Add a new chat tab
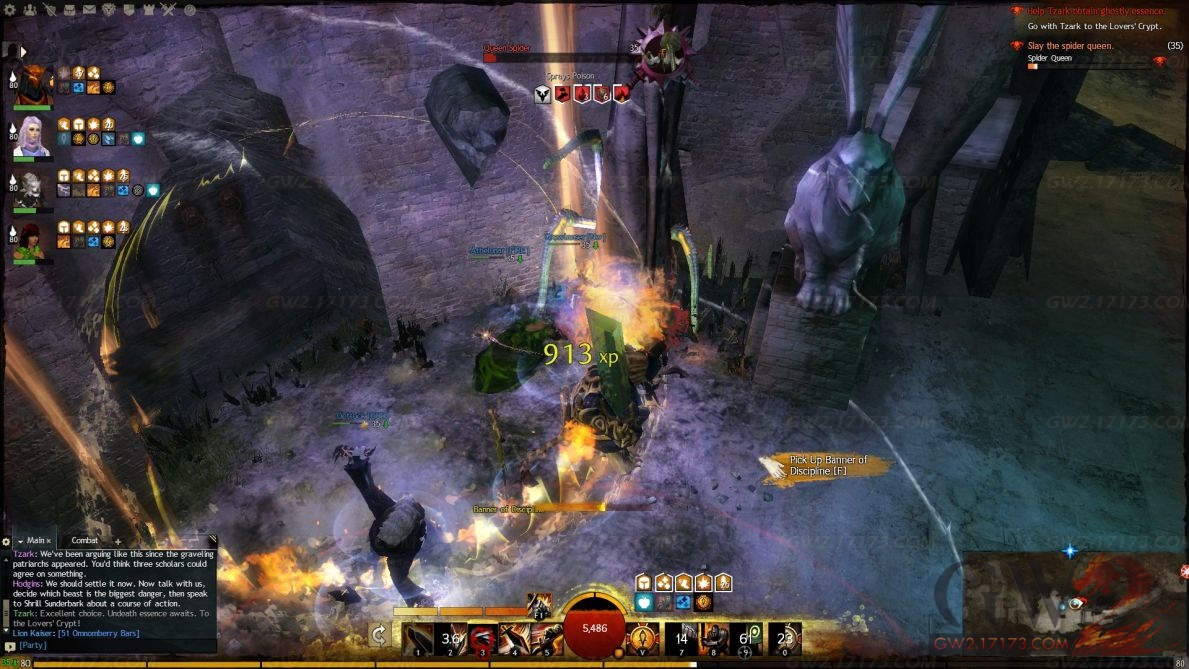Screen dimensions: 1189x669 tap(117, 541)
